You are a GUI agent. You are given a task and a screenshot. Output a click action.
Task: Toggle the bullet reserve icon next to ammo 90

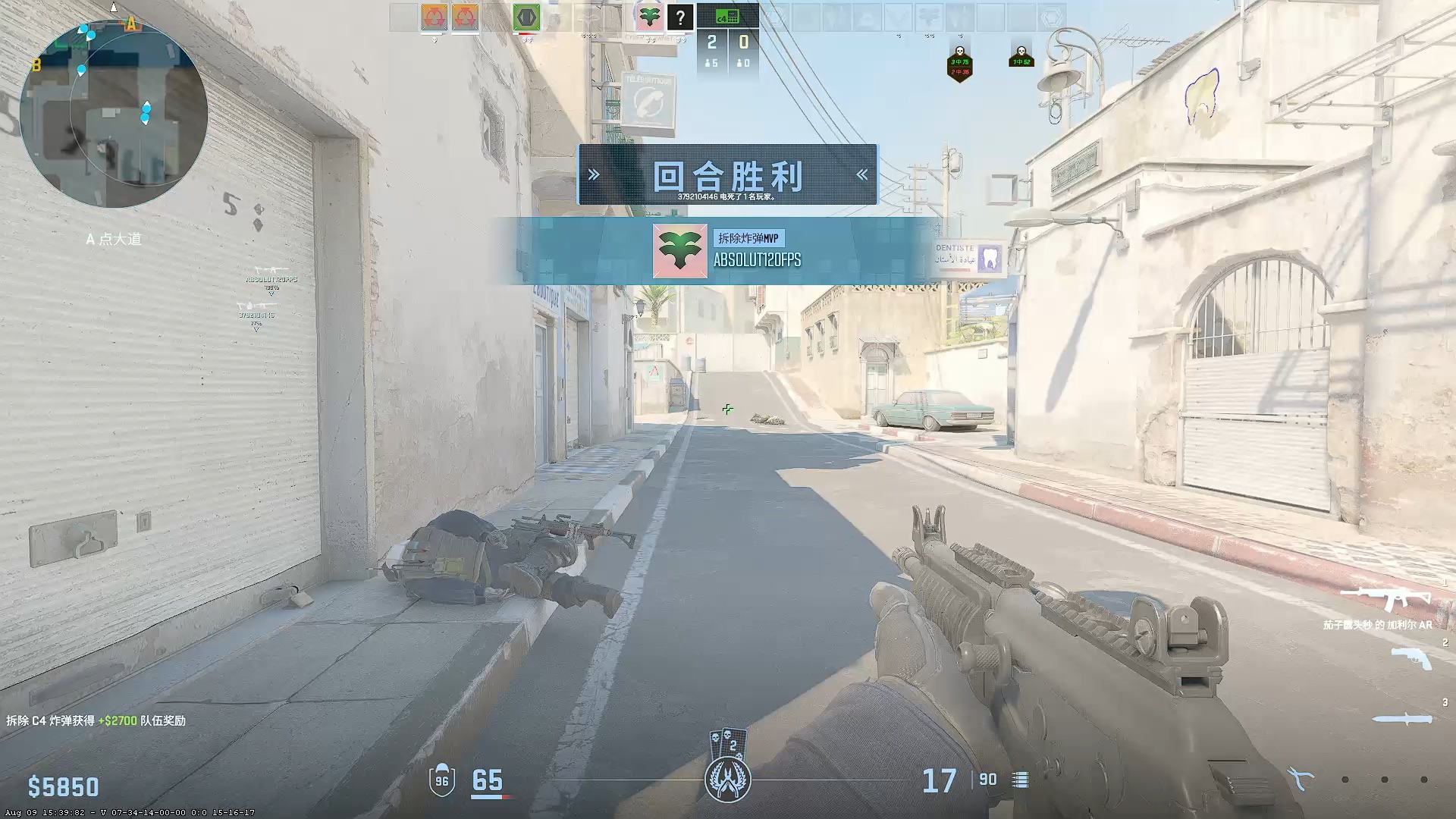[x=1020, y=780]
